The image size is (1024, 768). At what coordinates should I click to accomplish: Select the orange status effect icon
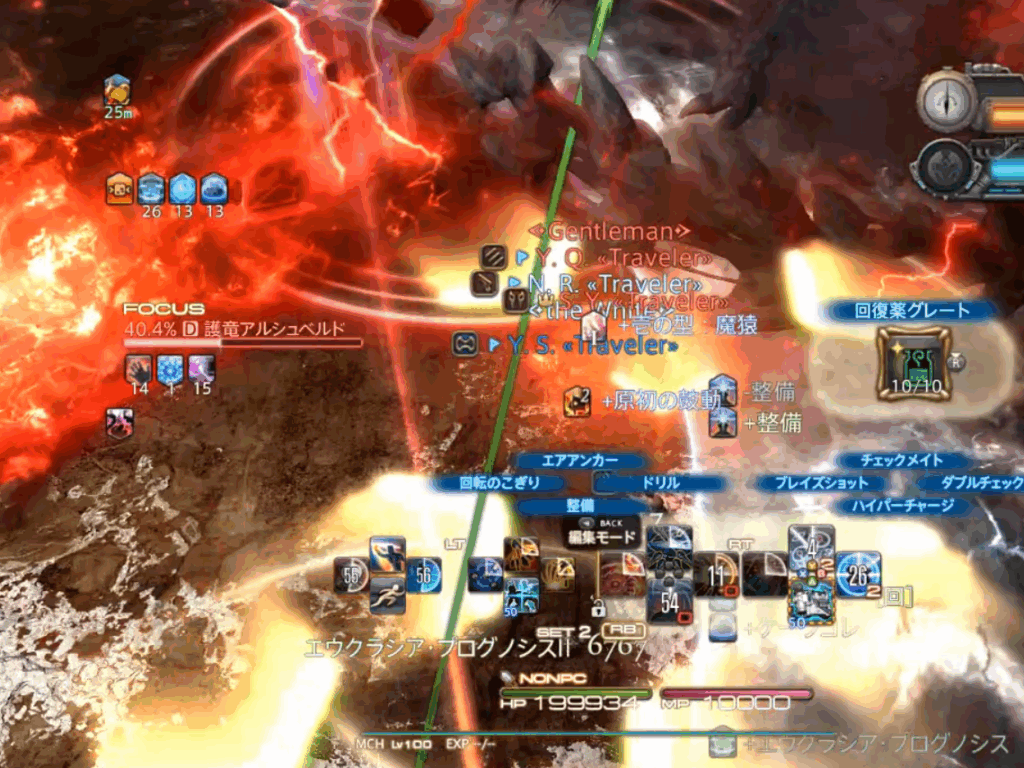pyautogui.click(x=119, y=187)
